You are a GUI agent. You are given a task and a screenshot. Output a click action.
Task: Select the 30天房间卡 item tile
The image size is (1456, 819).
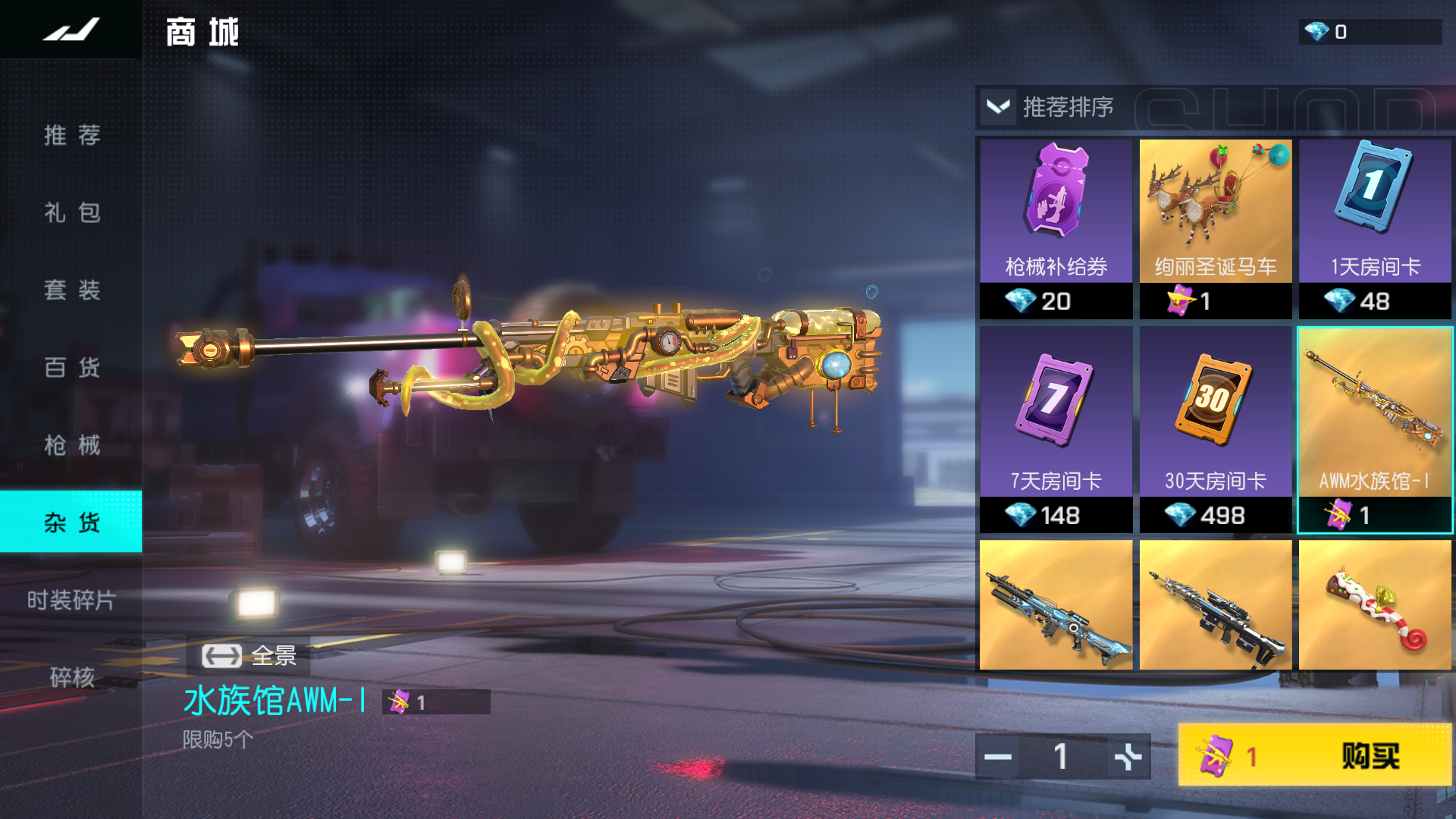click(x=1215, y=429)
